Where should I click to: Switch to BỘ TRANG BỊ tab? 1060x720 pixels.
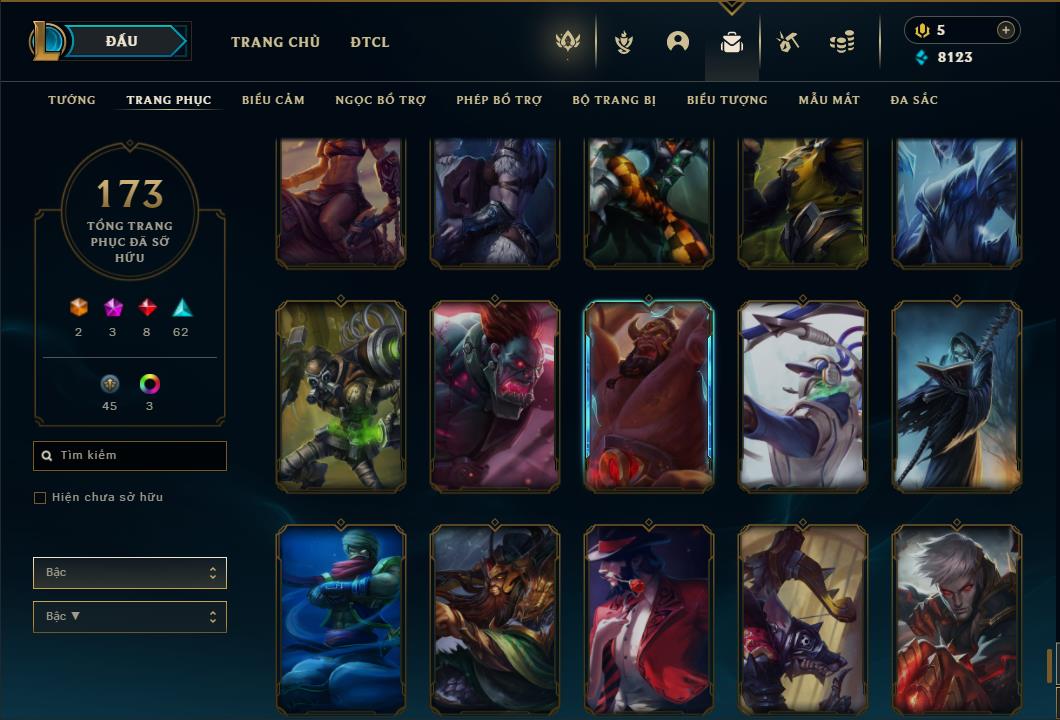click(614, 100)
